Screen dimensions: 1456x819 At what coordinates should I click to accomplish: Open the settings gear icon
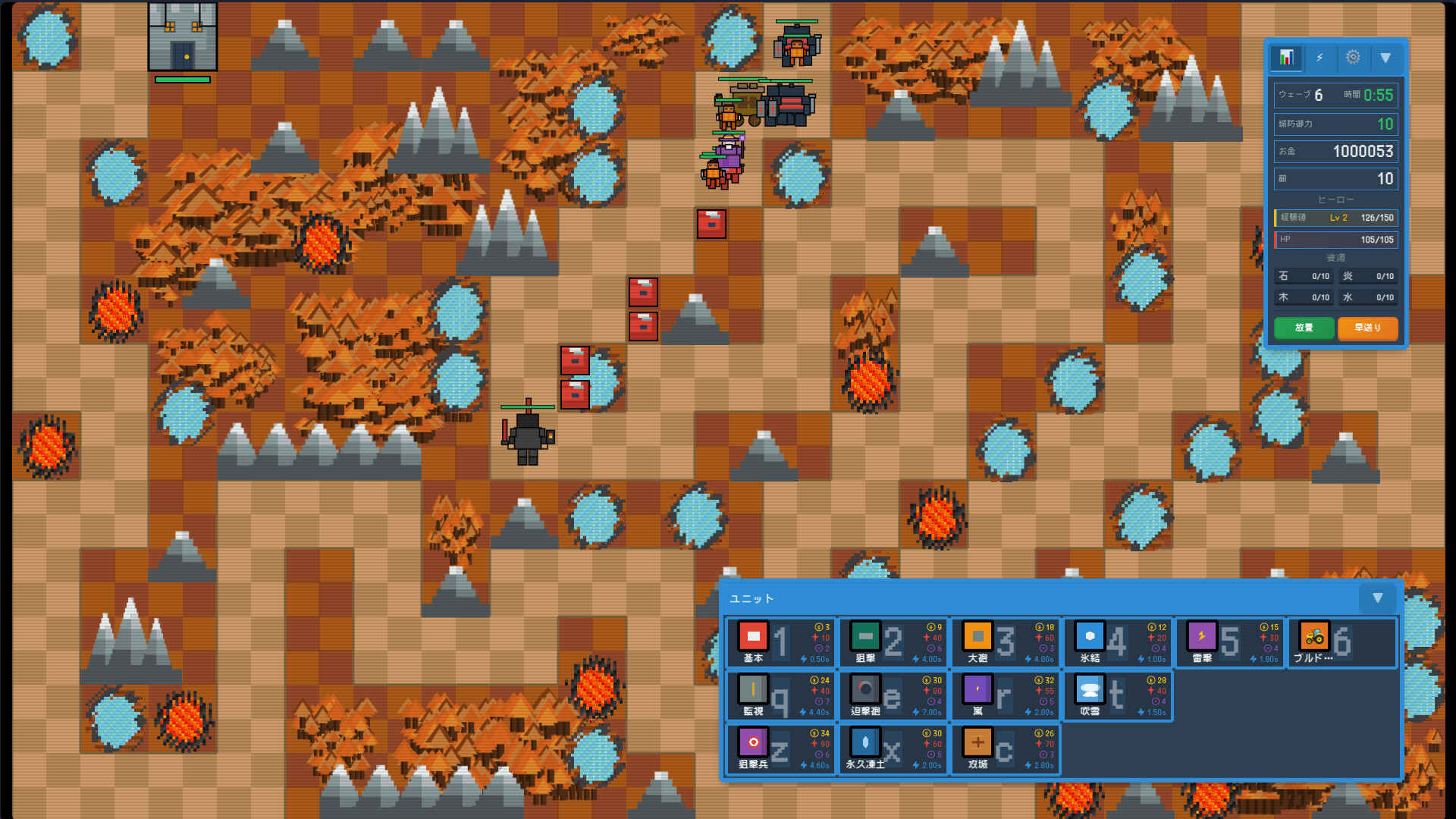click(x=1353, y=58)
